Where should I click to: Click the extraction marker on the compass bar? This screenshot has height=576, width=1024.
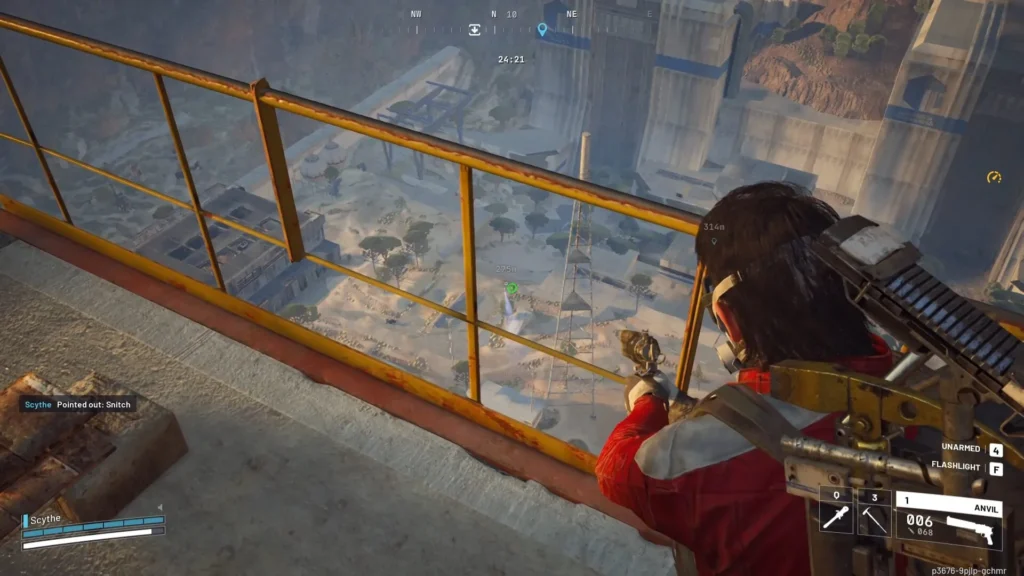475,29
